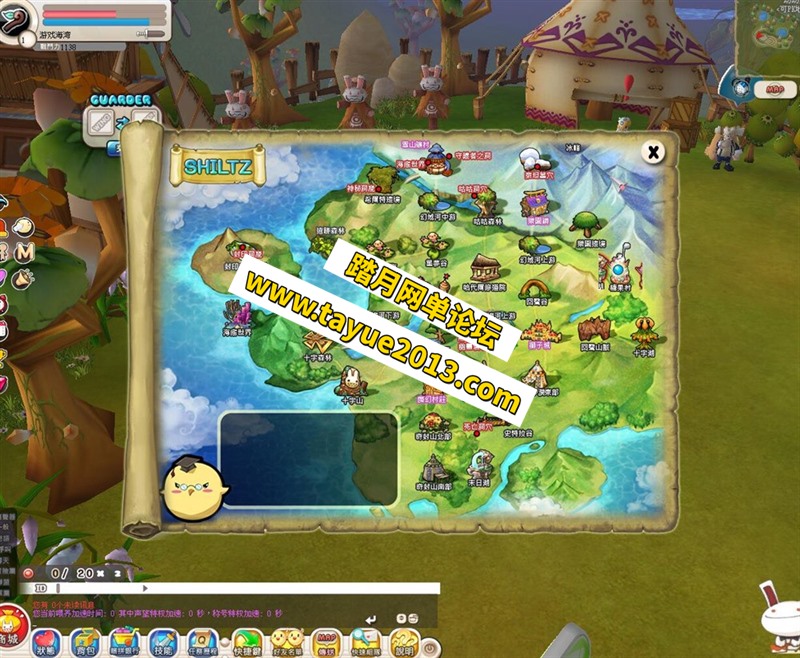
Task: Open the 技能 skills window
Action: (x=163, y=641)
